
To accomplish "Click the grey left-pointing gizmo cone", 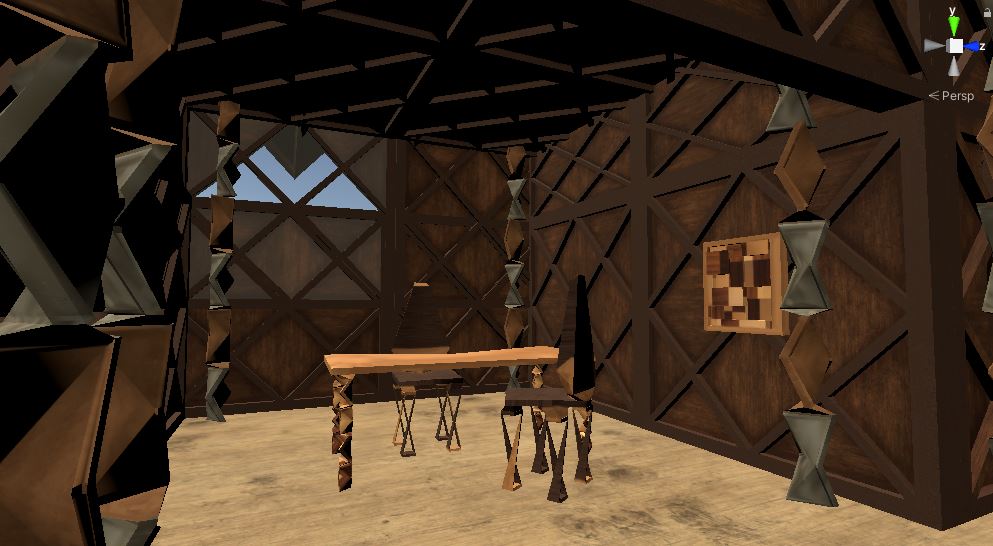I will coord(935,46).
